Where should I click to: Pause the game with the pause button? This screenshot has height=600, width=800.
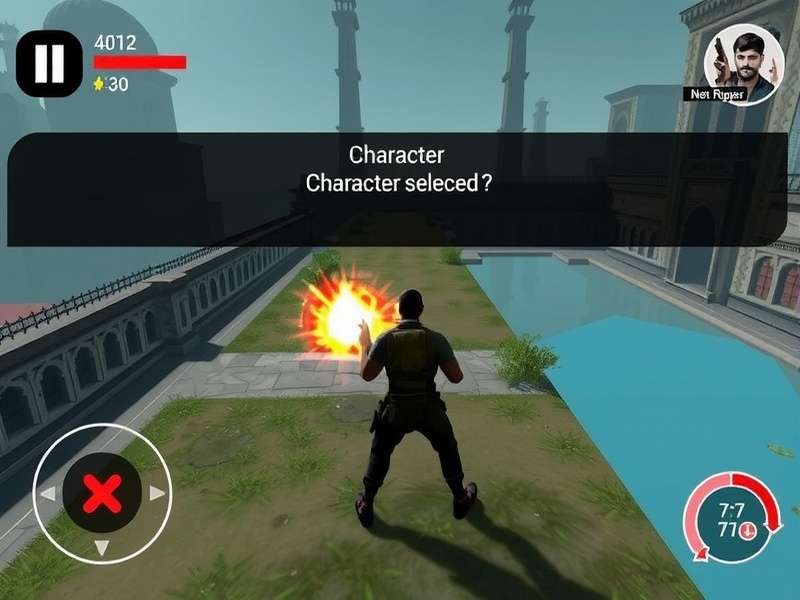point(48,64)
